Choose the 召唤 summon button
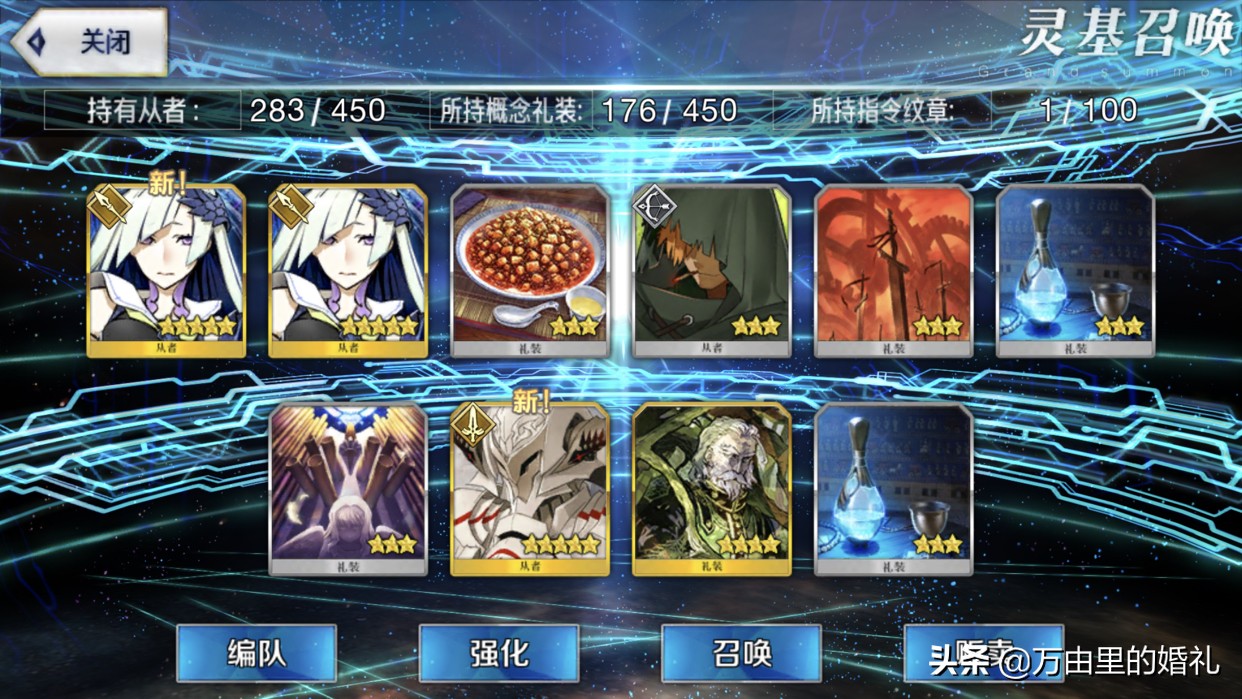The image size is (1242, 699). point(741,653)
